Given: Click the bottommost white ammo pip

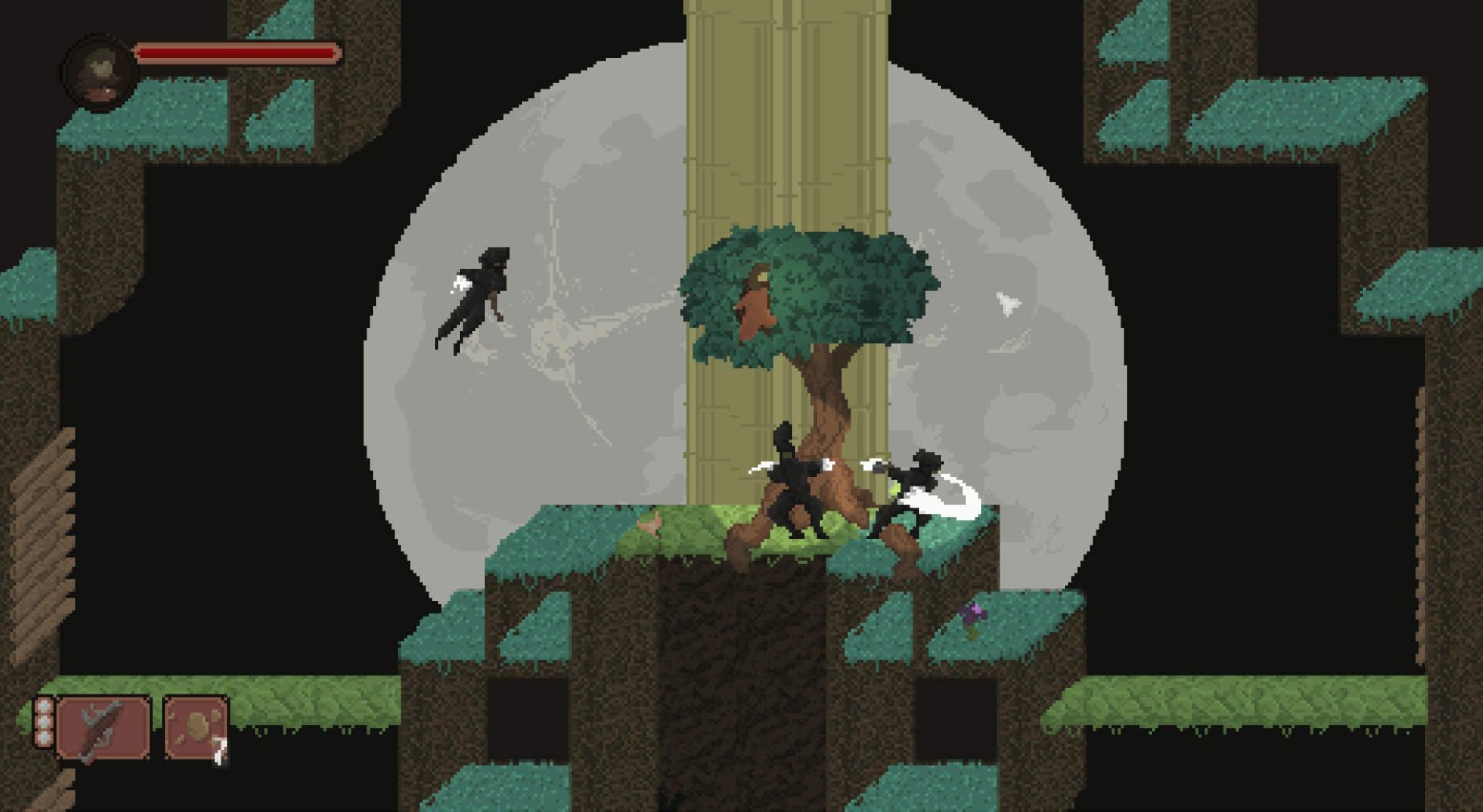Looking at the screenshot, I should (x=43, y=737).
